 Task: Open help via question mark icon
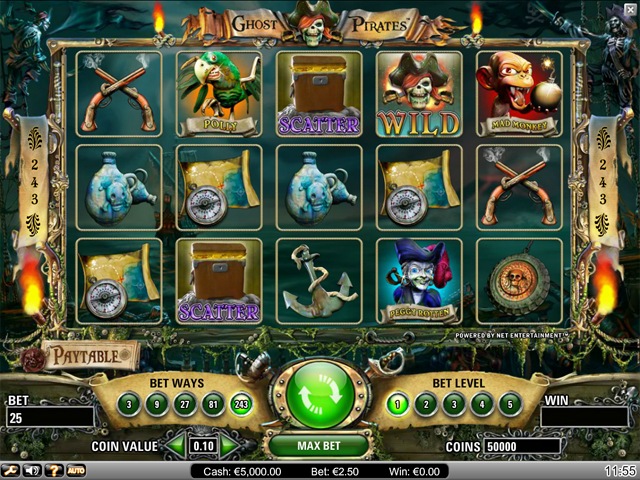52,470
